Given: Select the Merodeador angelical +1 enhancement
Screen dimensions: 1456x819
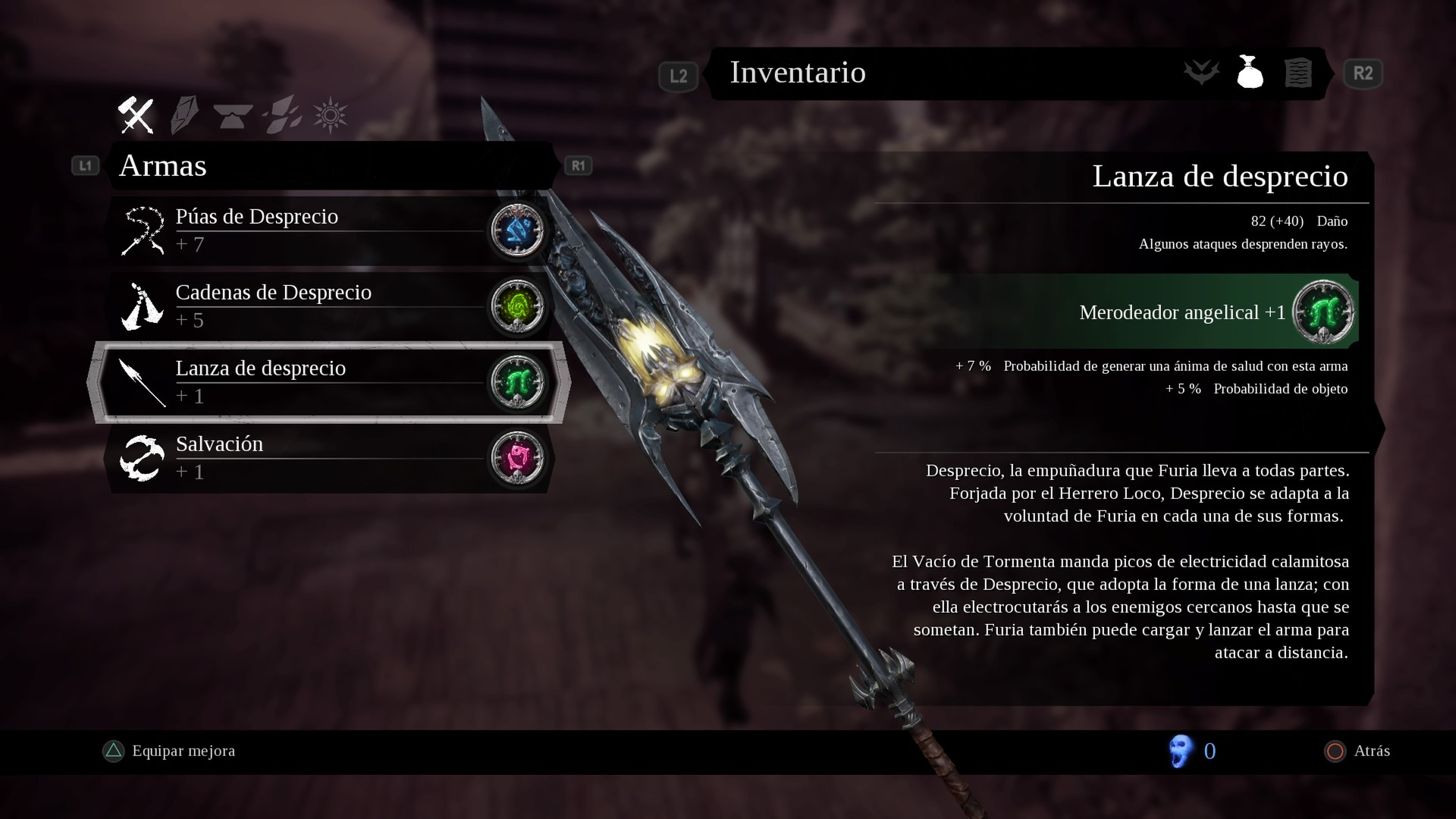Looking at the screenshot, I should coord(1183,312).
